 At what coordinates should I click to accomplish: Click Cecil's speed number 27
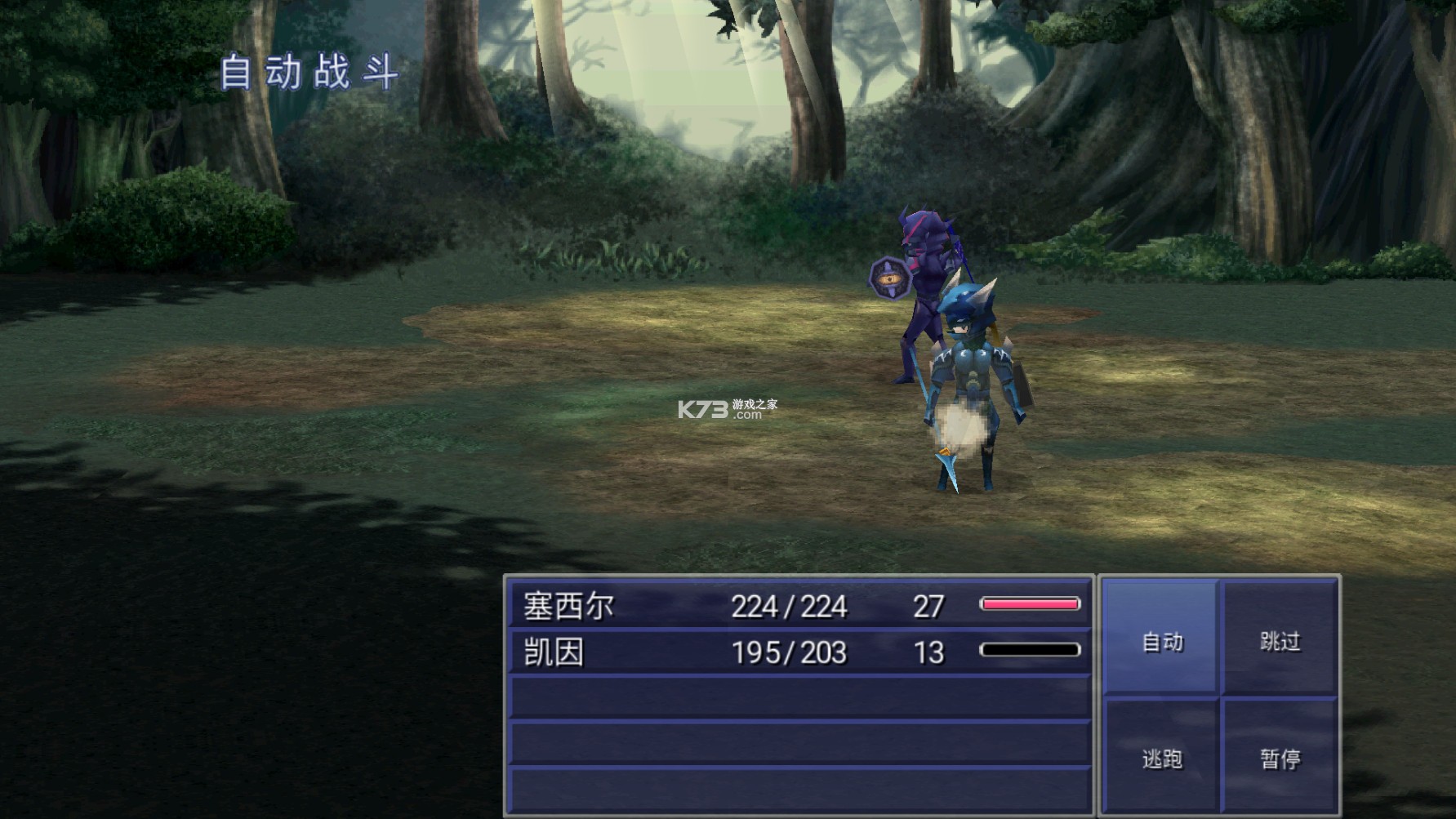pyautogui.click(x=931, y=607)
